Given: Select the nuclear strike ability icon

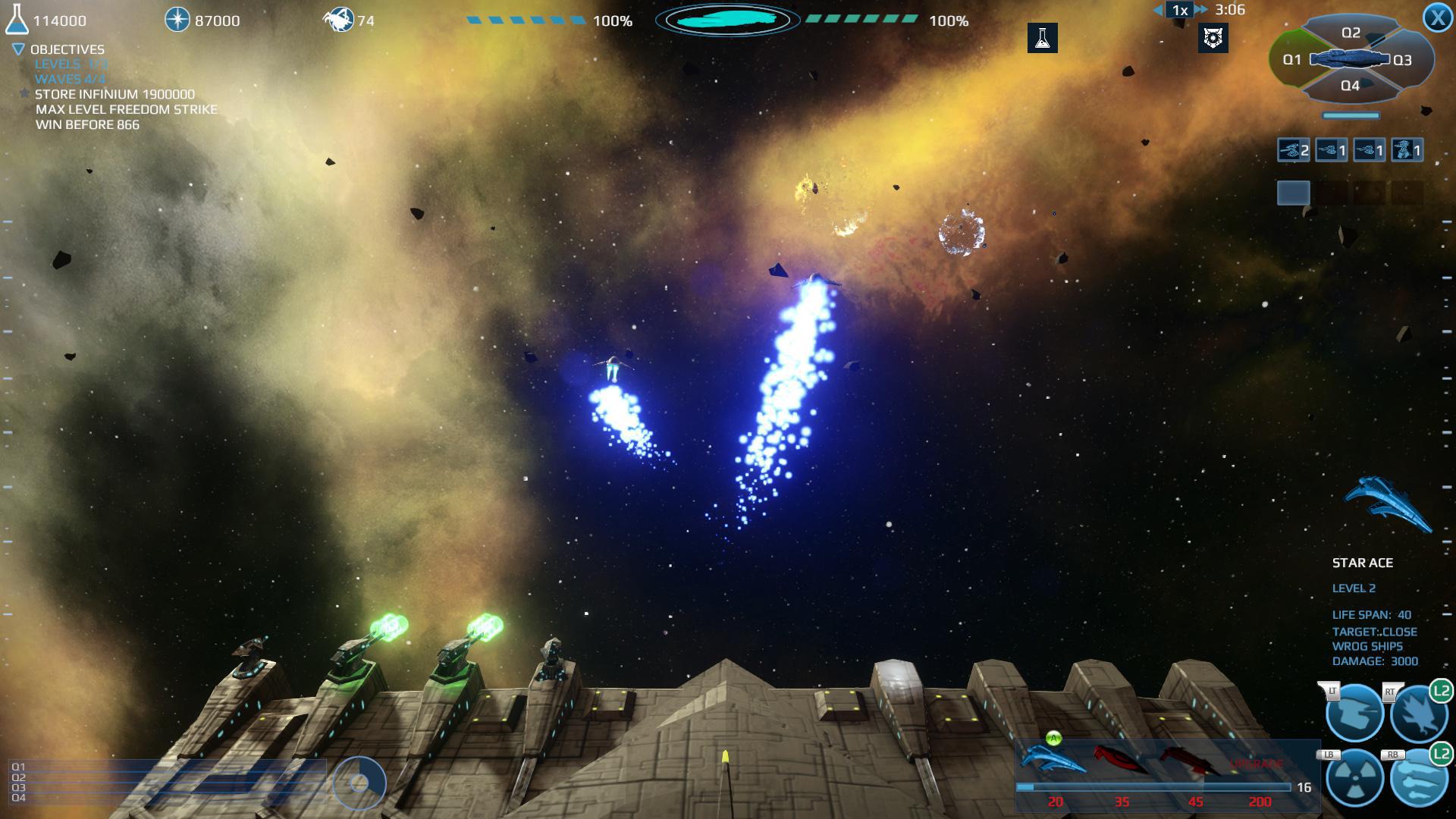Looking at the screenshot, I should [x=1355, y=778].
